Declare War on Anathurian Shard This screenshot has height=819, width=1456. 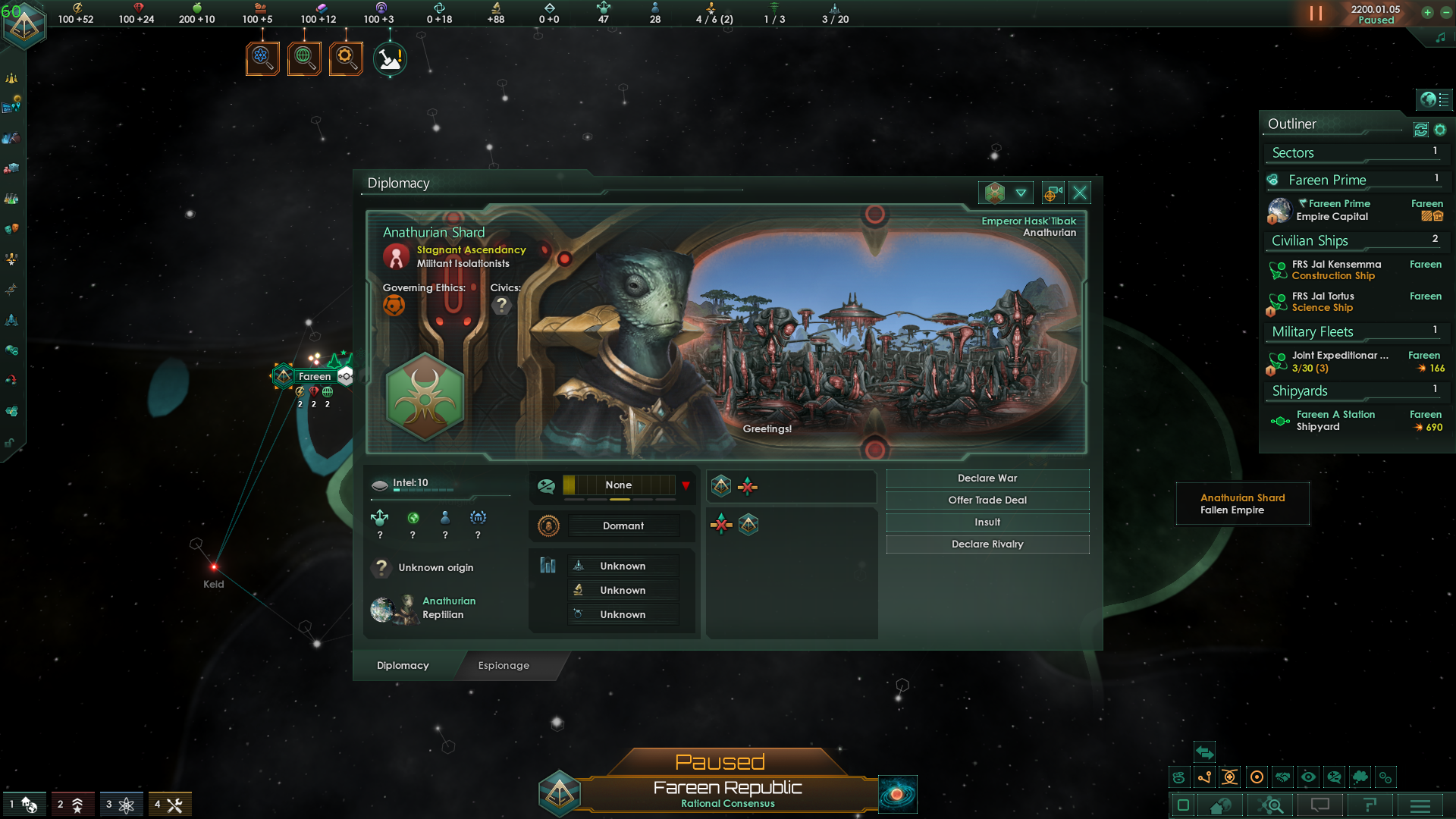tap(987, 479)
